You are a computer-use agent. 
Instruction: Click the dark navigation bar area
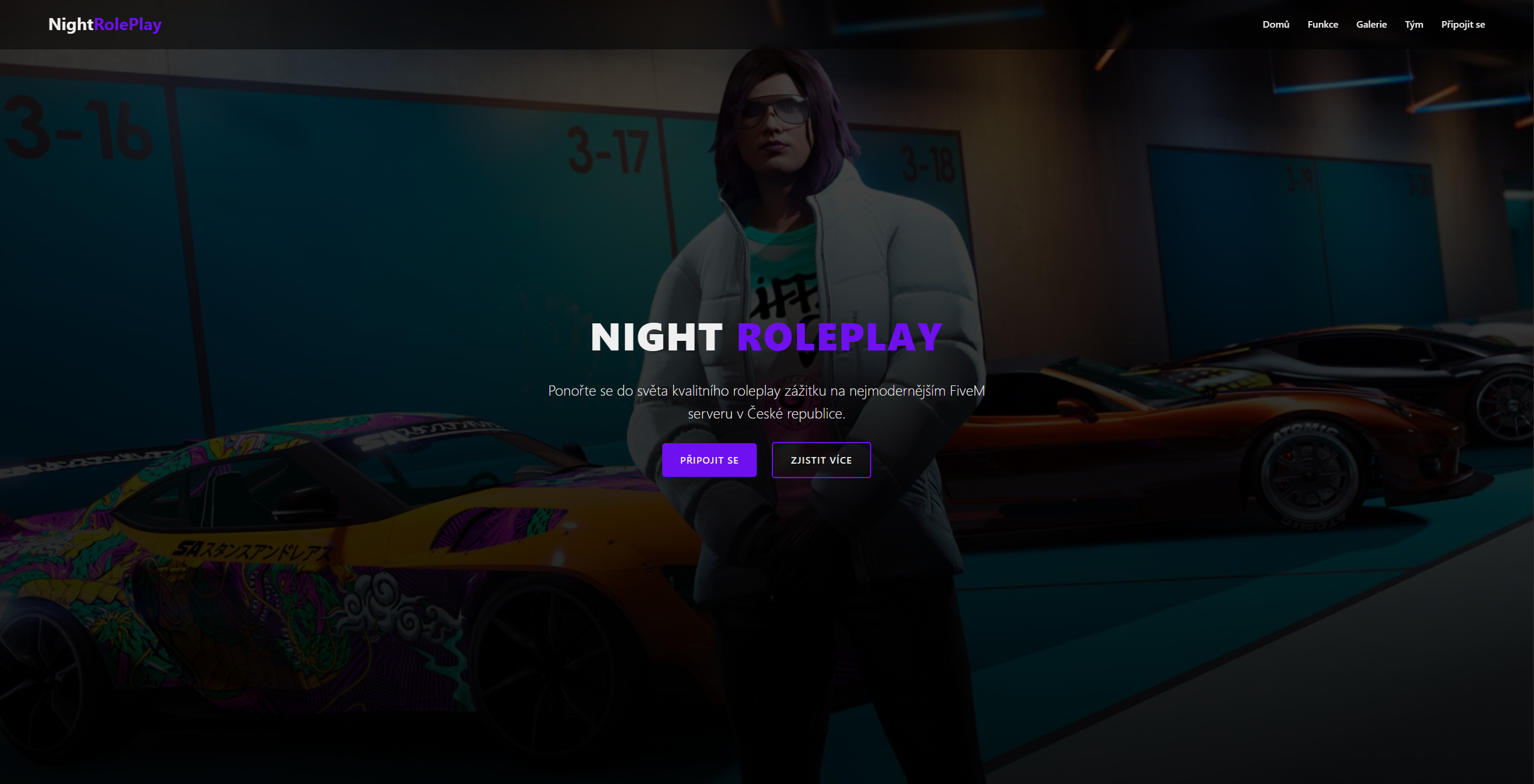723,24
